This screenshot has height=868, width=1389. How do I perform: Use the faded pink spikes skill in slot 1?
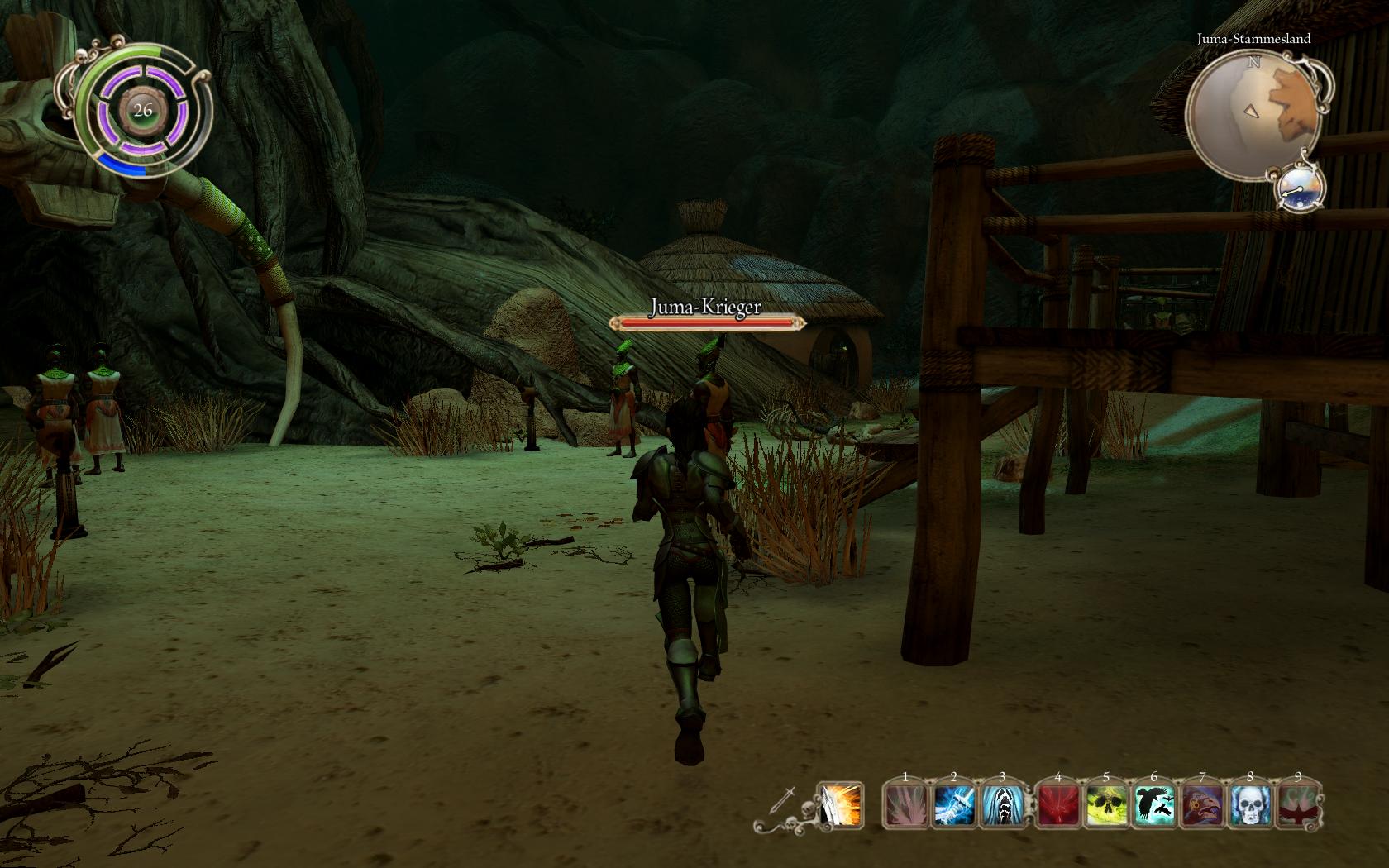coord(906,806)
